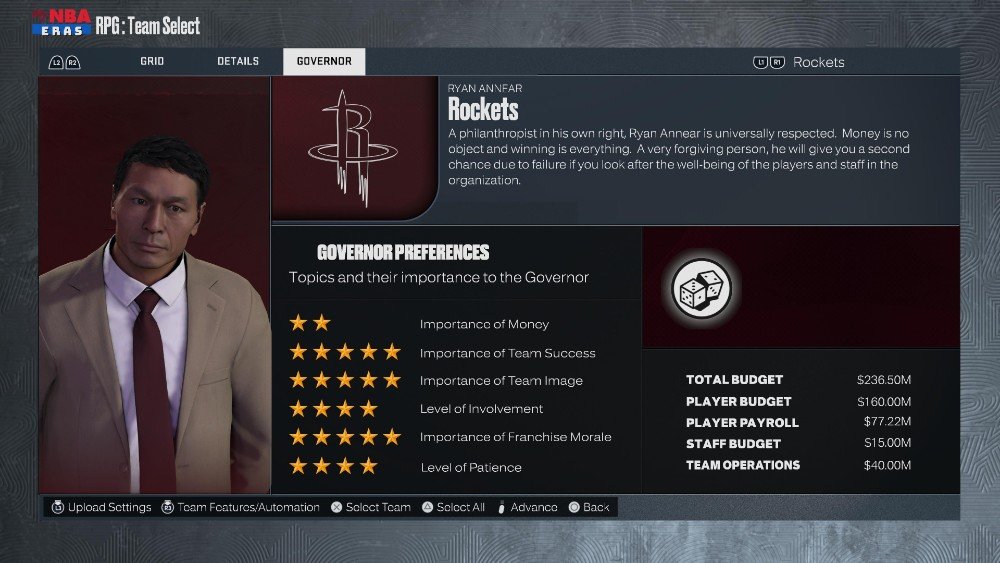Viewport: 1000px width, 563px height.
Task: Activate Select All option
Action: click(453, 507)
